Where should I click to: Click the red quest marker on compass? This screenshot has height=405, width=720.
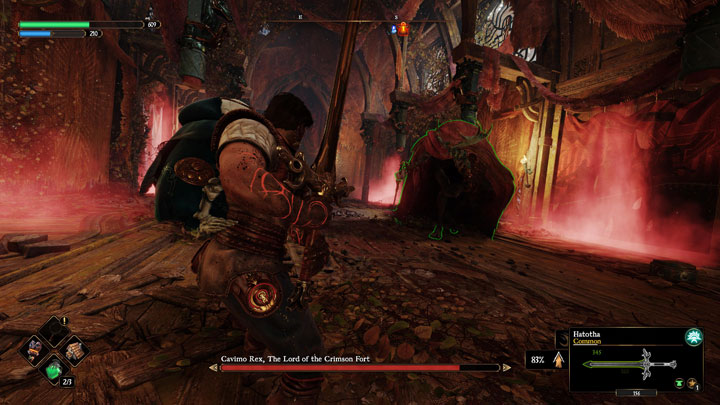click(404, 29)
